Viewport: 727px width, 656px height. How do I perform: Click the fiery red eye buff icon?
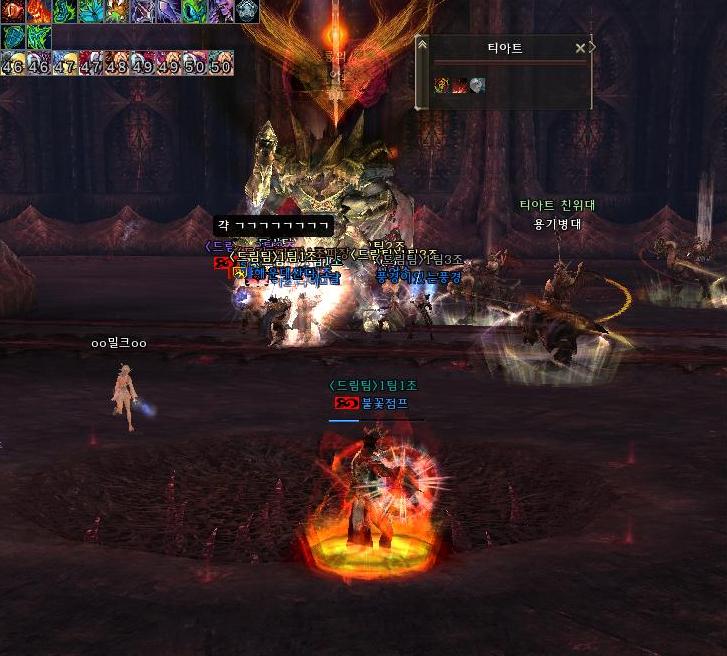(12, 11)
